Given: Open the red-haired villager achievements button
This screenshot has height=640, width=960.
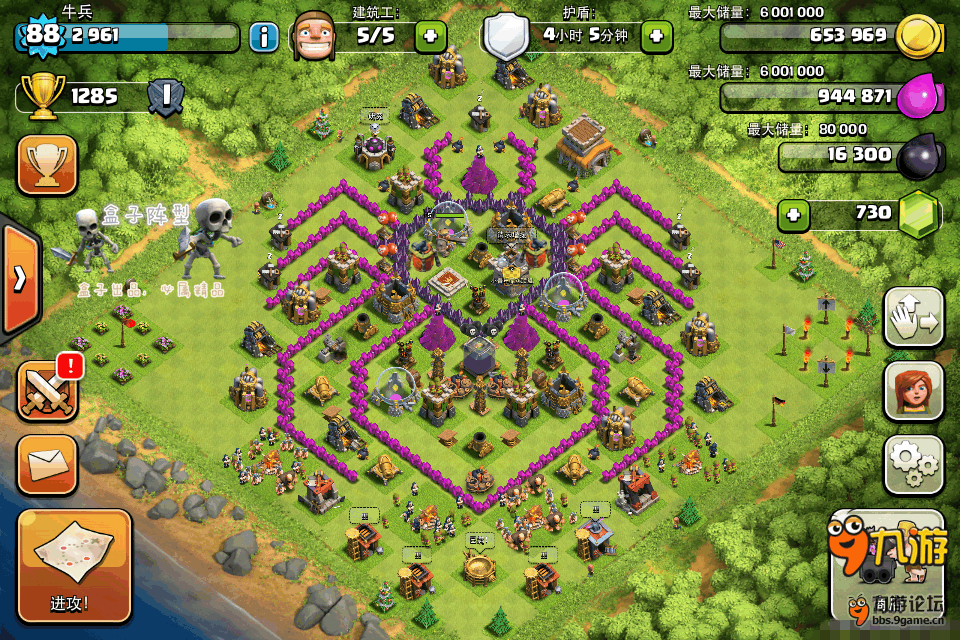Looking at the screenshot, I should pyautogui.click(x=914, y=391).
